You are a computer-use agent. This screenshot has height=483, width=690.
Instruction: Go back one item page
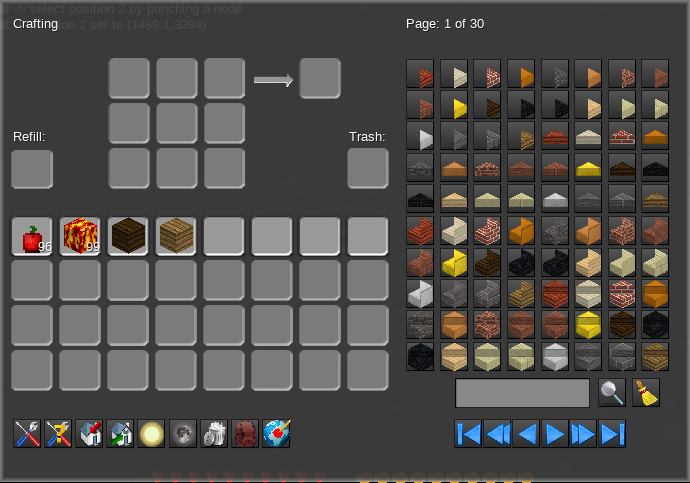point(526,433)
